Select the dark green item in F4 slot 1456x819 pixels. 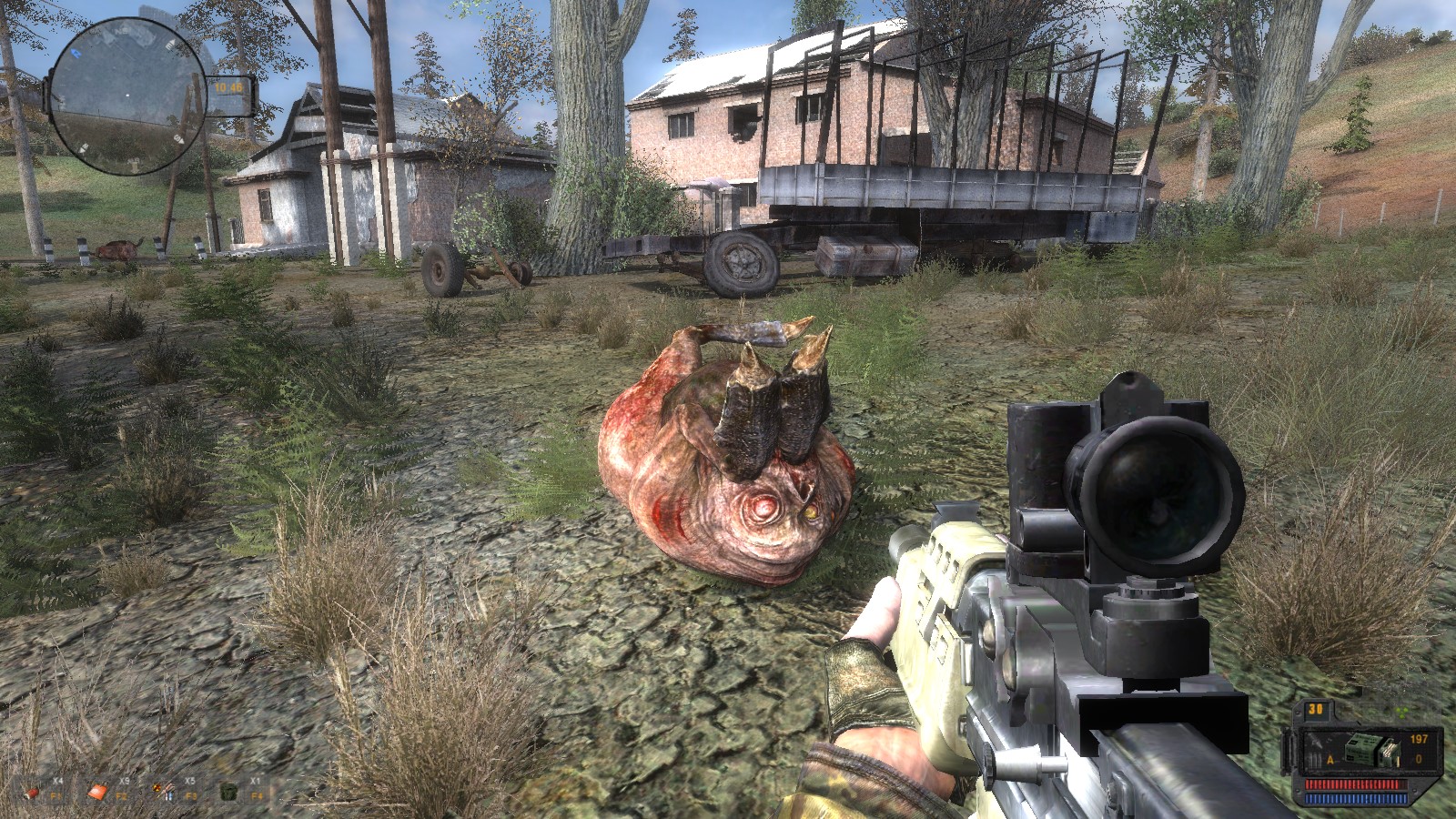pos(230,793)
